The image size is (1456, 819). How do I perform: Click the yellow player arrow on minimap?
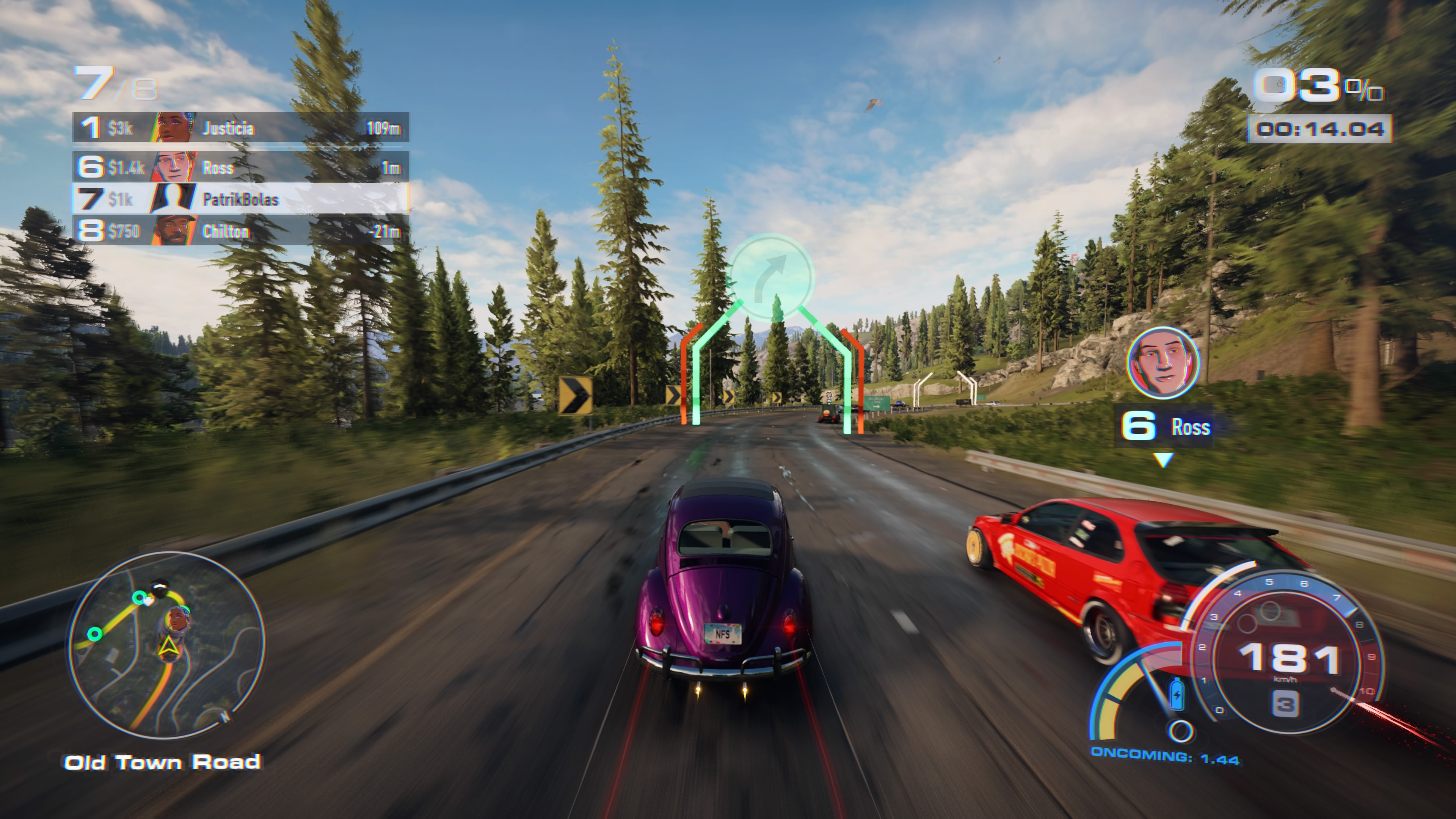(x=168, y=648)
